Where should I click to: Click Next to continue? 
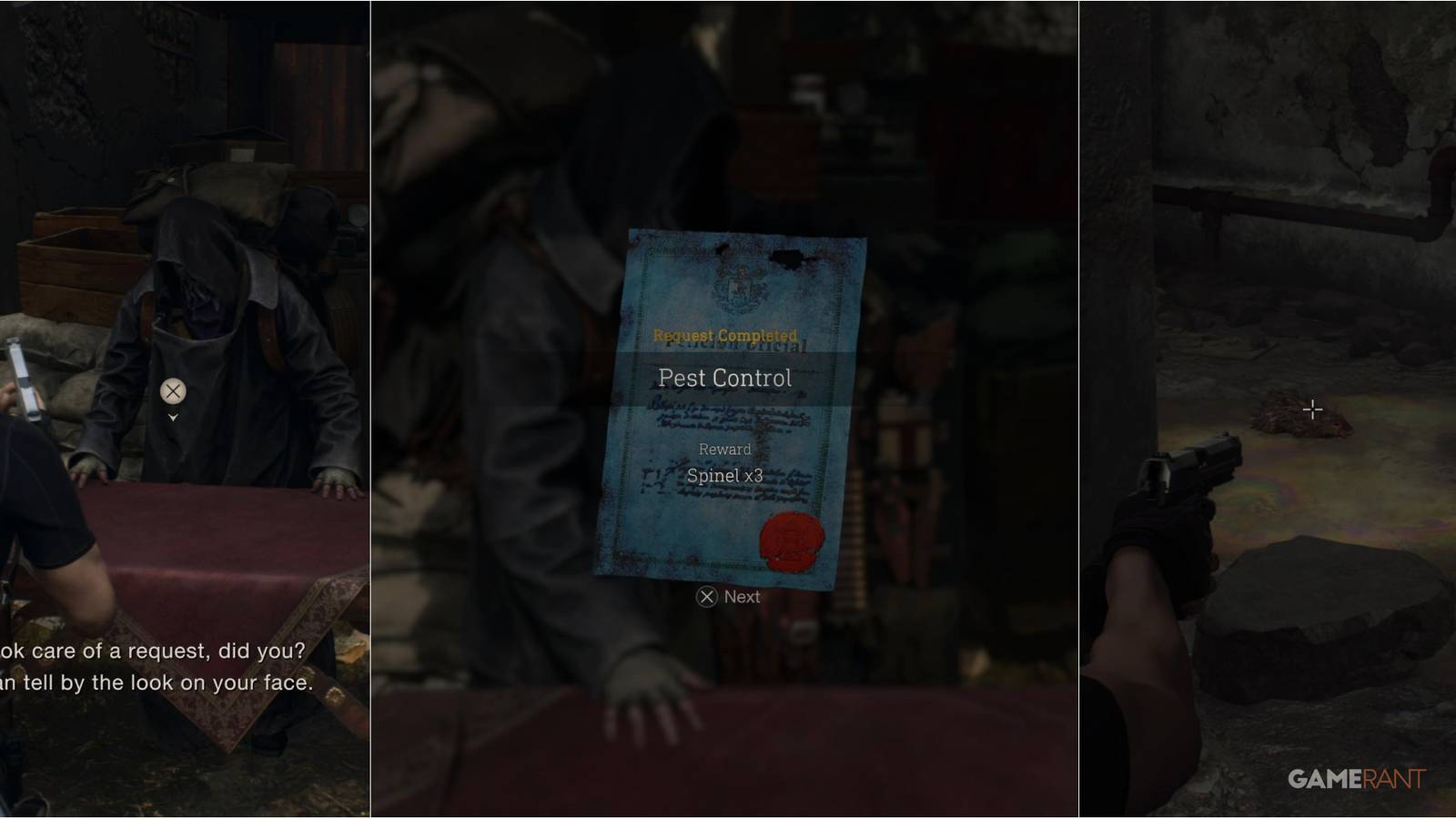click(x=728, y=597)
